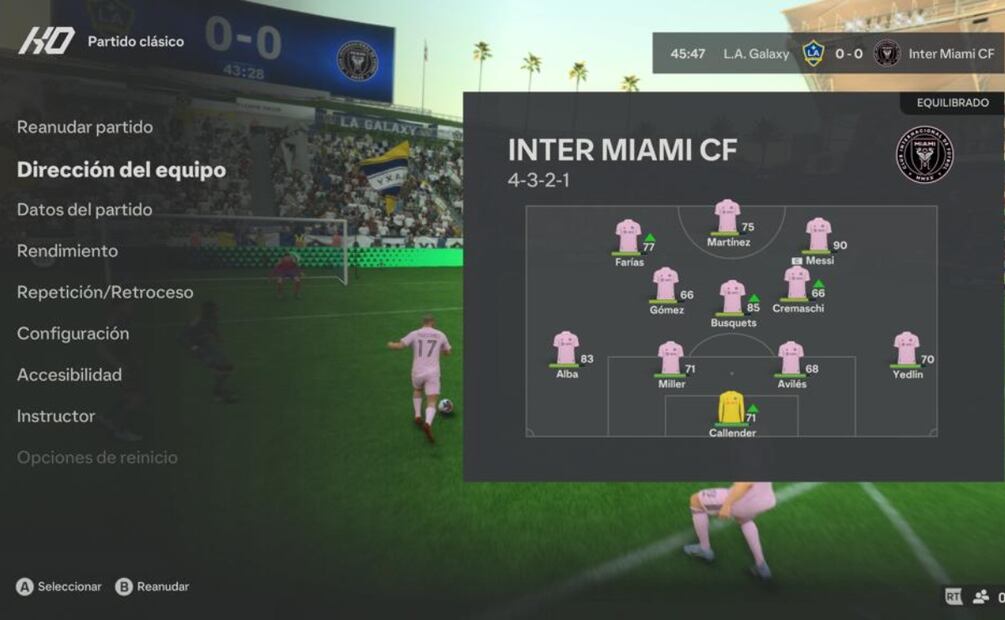Image resolution: width=1005 pixels, height=620 pixels.
Task: Select Reanudar partido menu entry
Action: [x=85, y=127]
